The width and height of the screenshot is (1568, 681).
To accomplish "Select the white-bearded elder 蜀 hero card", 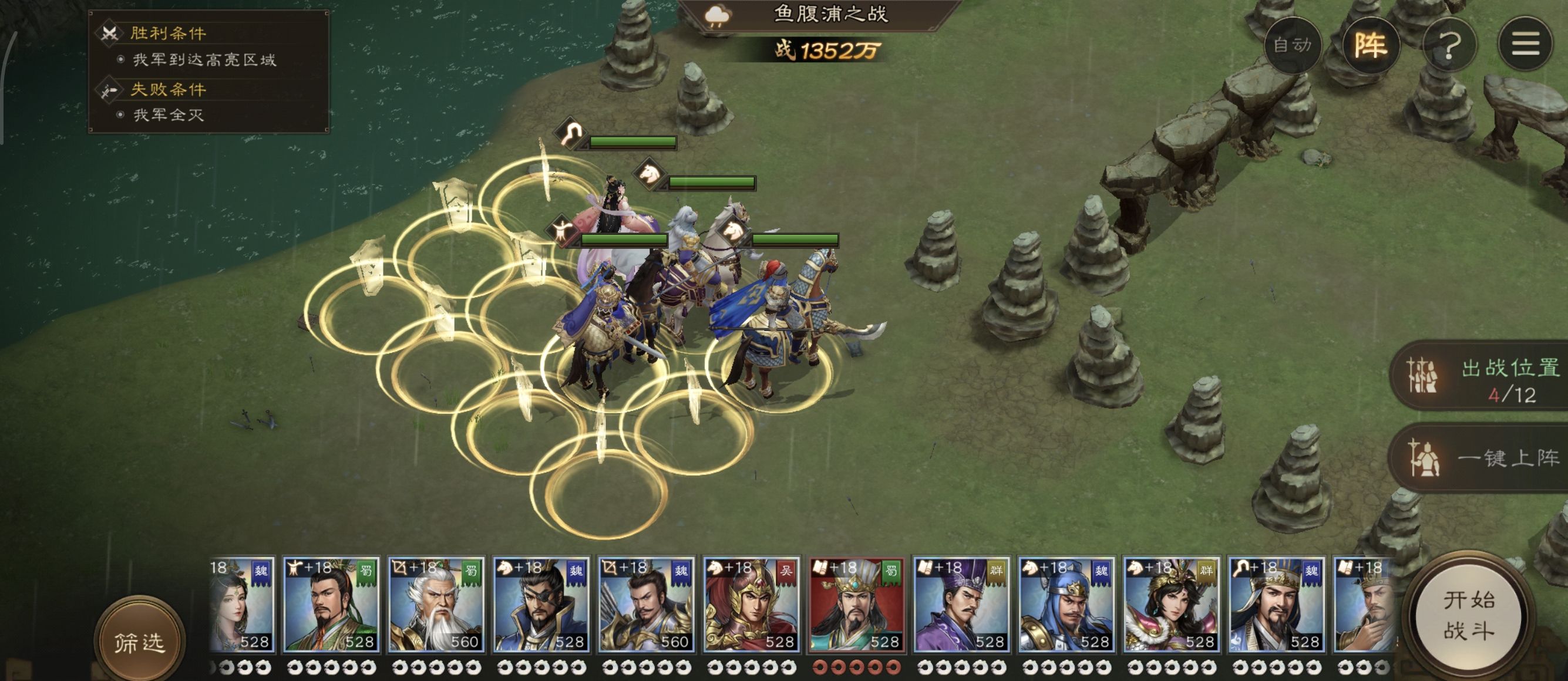I will point(436,604).
